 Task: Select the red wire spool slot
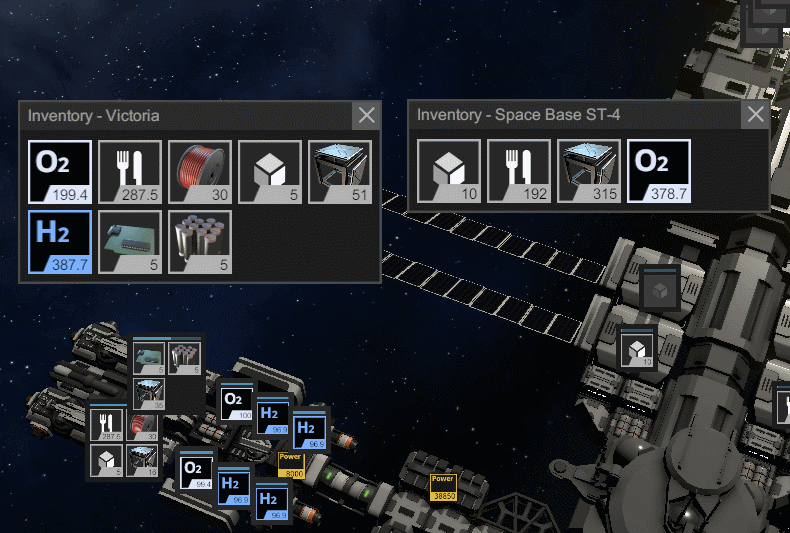pos(200,172)
